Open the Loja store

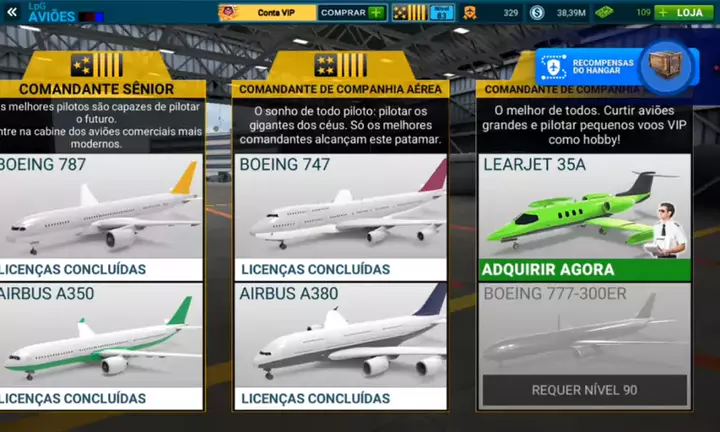click(689, 13)
